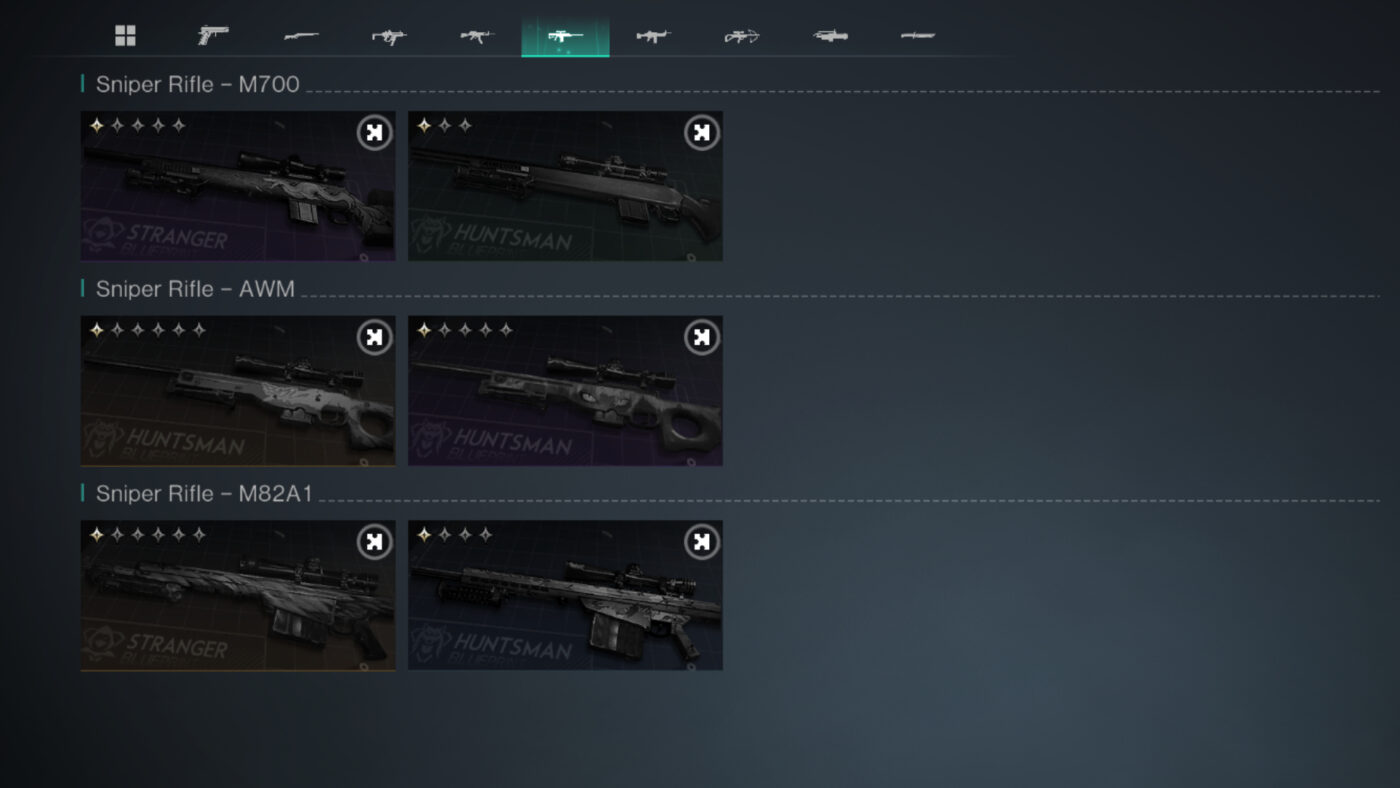Select the SMG weapon category icon

point(387,36)
